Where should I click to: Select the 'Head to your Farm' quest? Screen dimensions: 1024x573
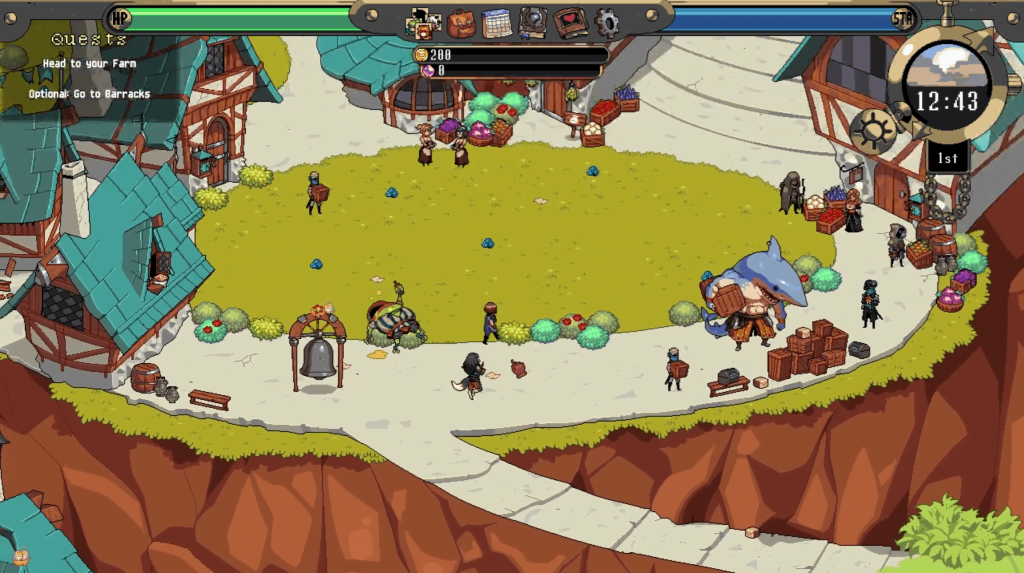89,64
